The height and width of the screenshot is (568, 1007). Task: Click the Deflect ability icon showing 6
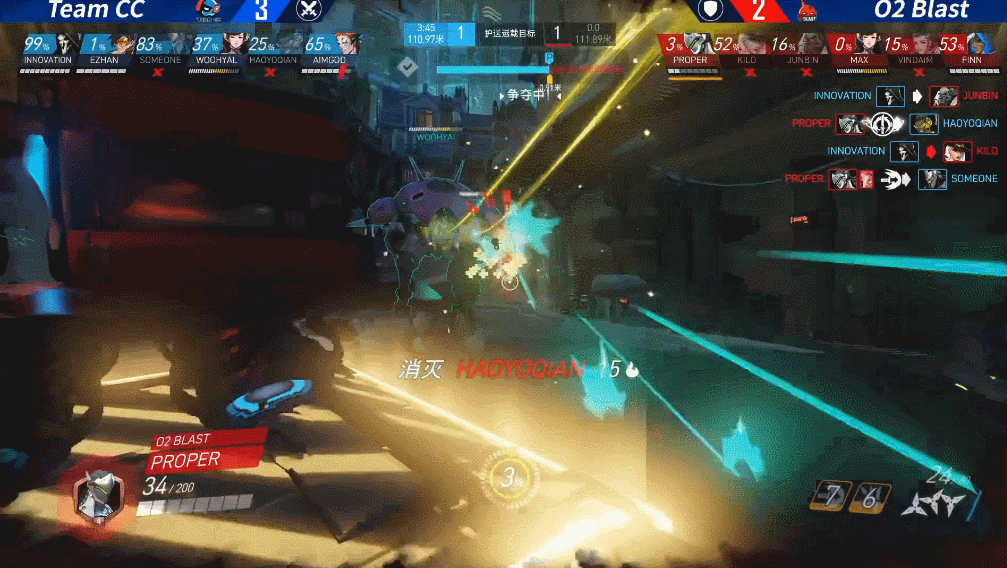point(869,496)
